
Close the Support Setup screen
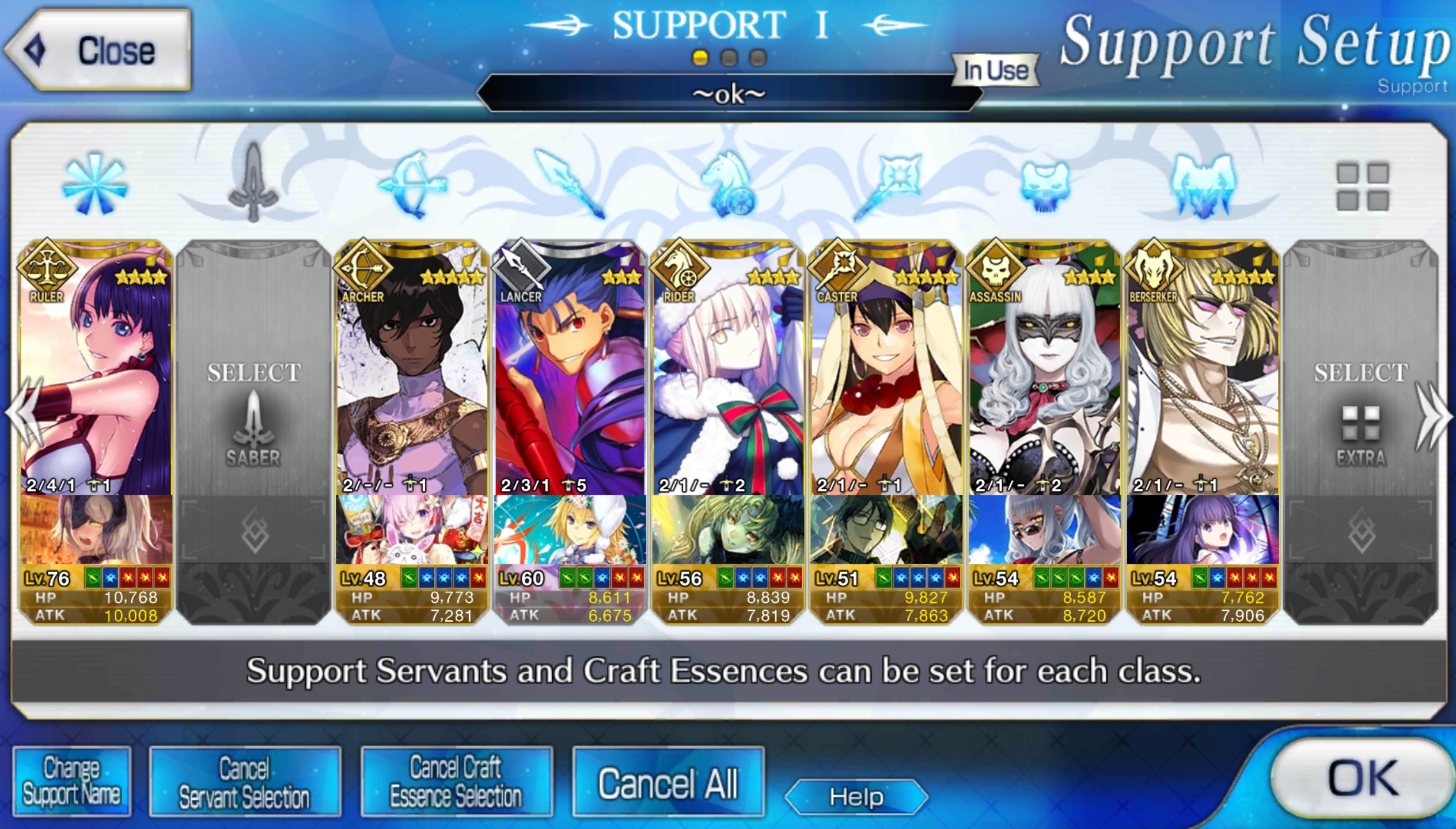(x=98, y=50)
